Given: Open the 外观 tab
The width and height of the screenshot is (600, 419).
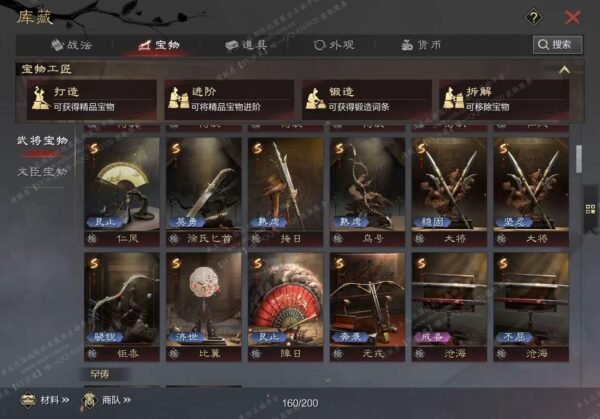Looking at the screenshot, I should (334, 45).
